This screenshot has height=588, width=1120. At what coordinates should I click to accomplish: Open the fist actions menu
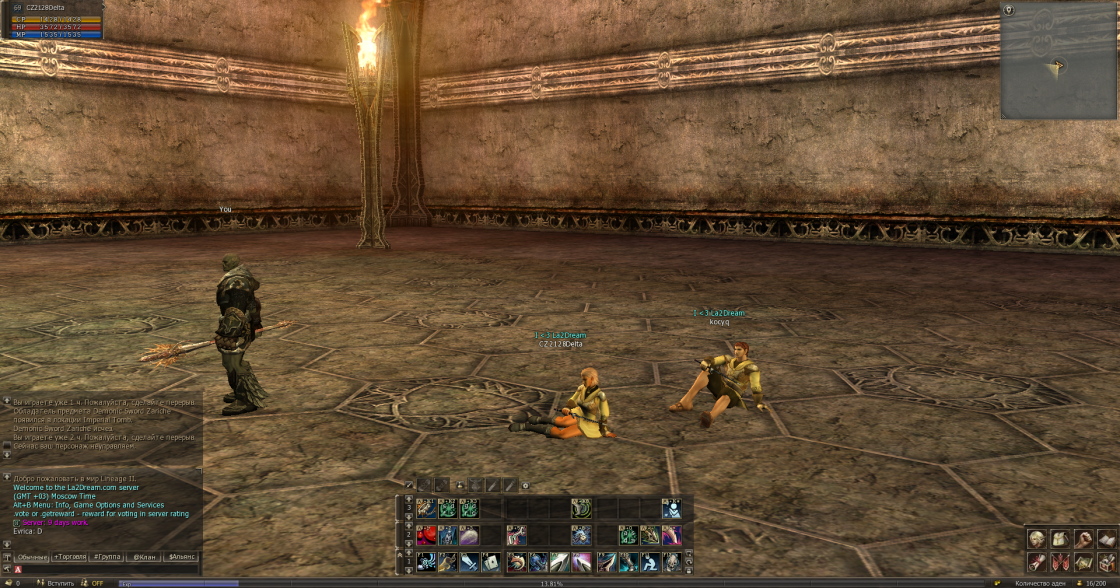[1083, 539]
